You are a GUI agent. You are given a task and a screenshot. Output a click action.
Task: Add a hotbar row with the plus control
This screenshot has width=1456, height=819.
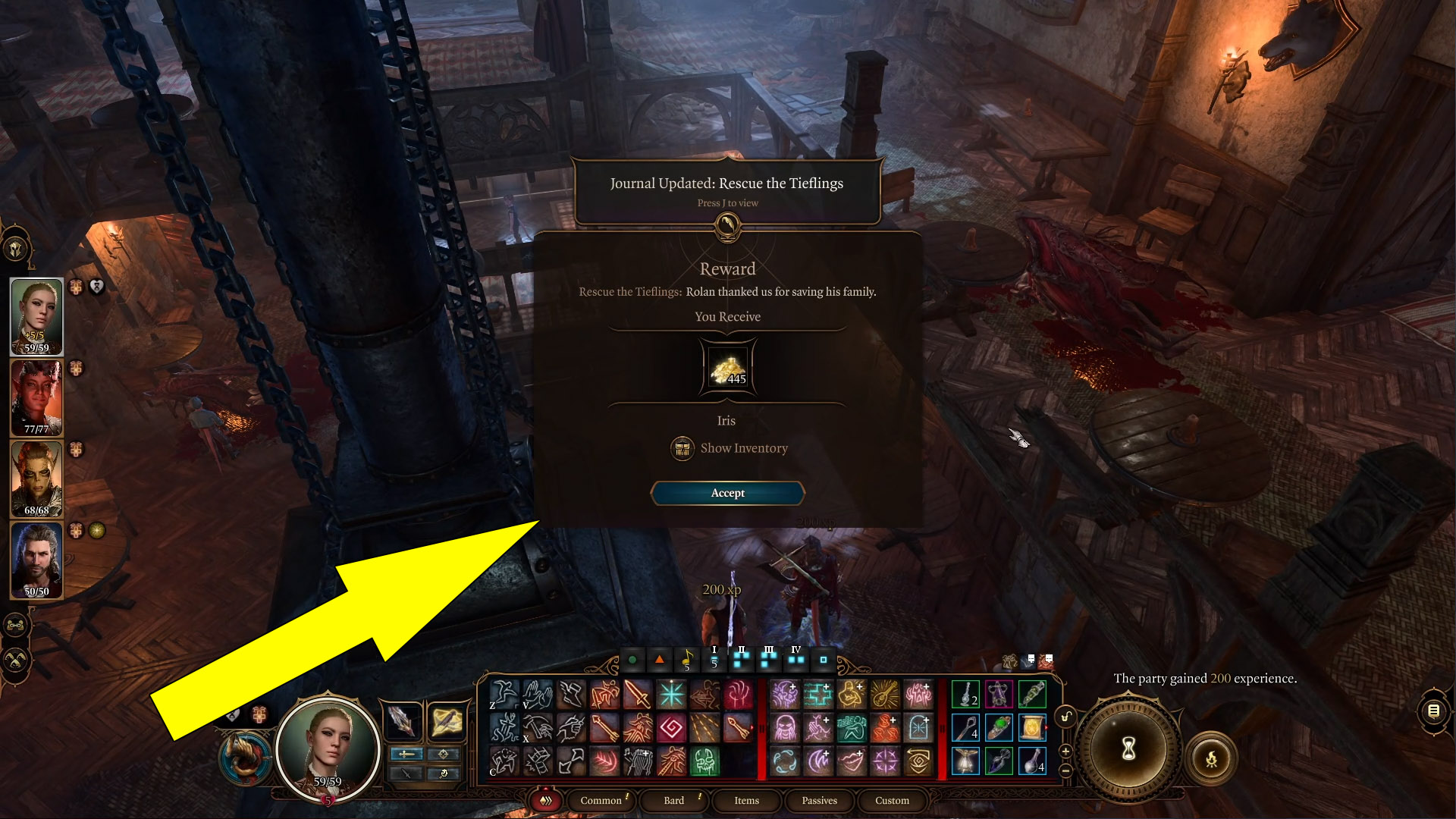tap(1065, 752)
